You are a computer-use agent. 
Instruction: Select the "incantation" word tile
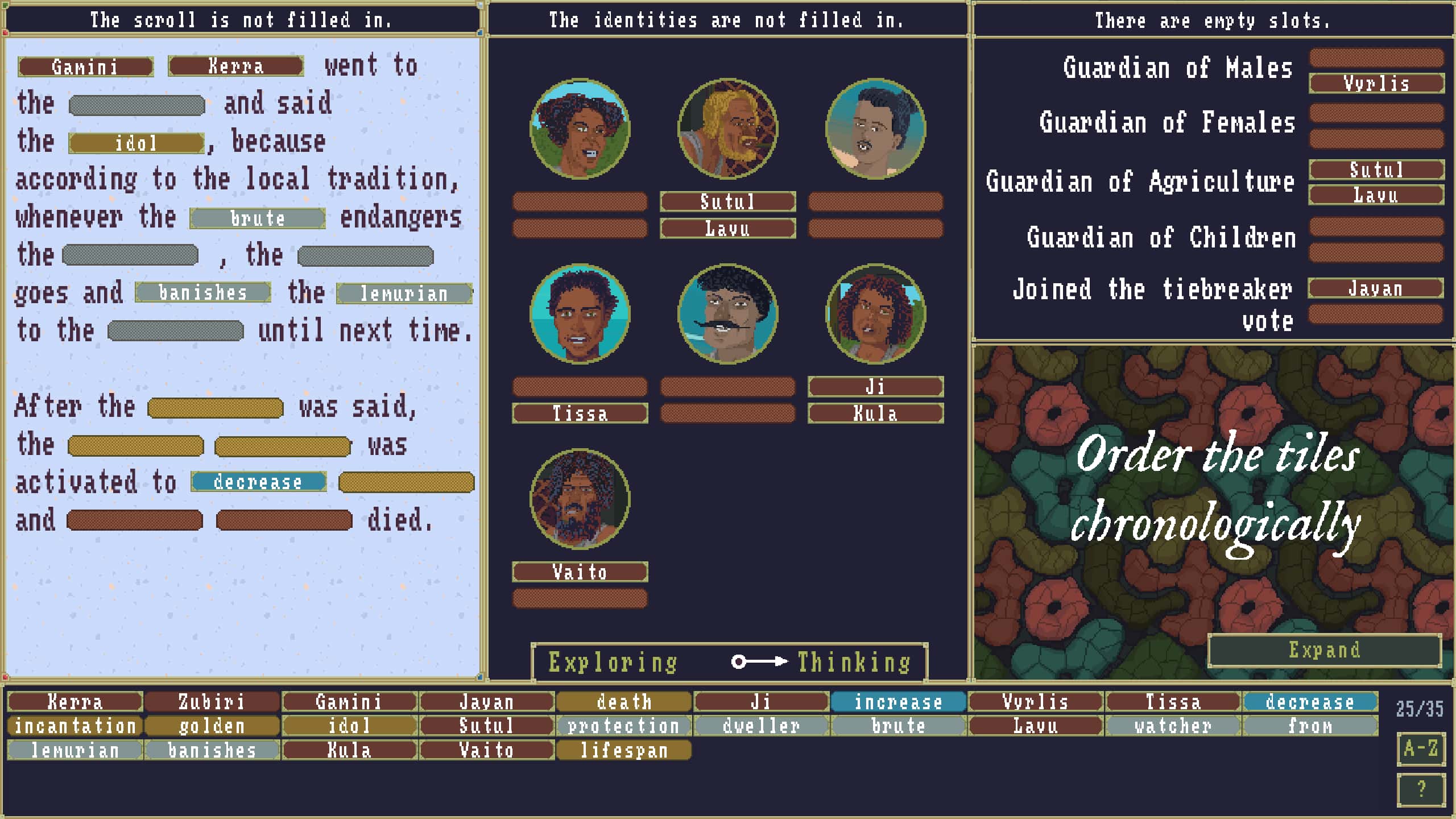tap(74, 726)
